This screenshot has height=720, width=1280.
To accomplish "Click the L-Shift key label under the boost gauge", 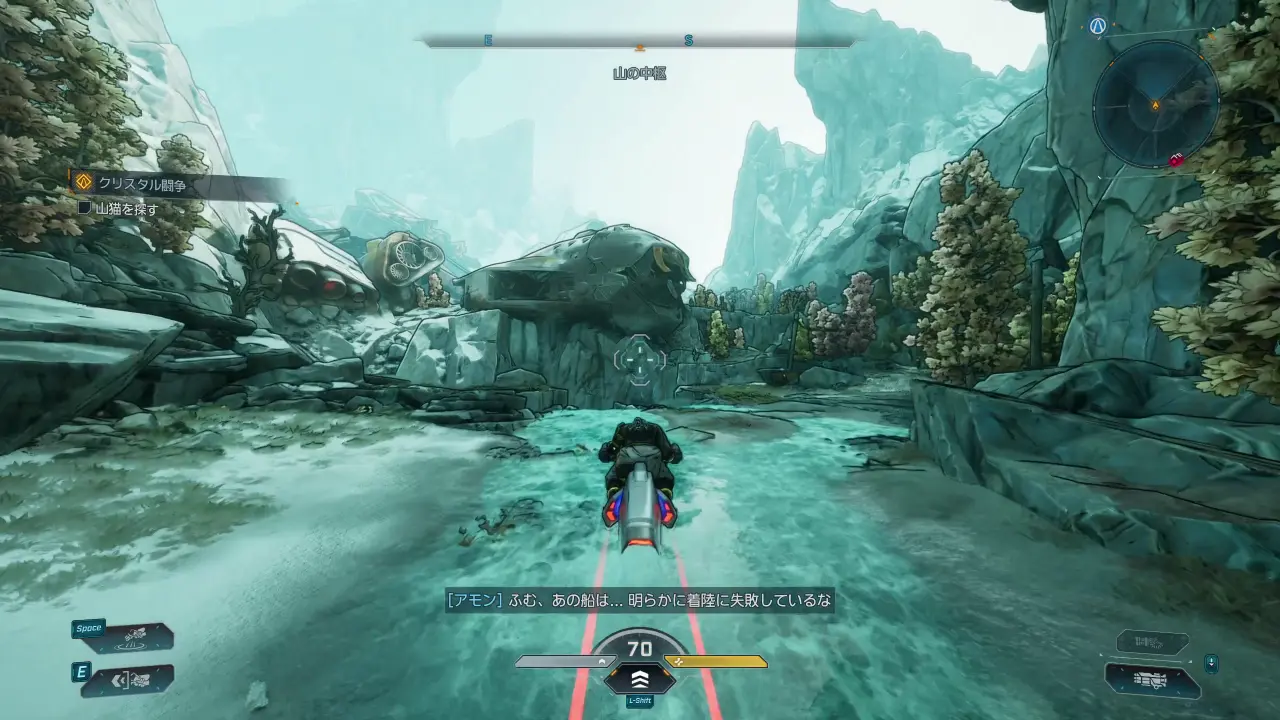I will click(x=638, y=702).
